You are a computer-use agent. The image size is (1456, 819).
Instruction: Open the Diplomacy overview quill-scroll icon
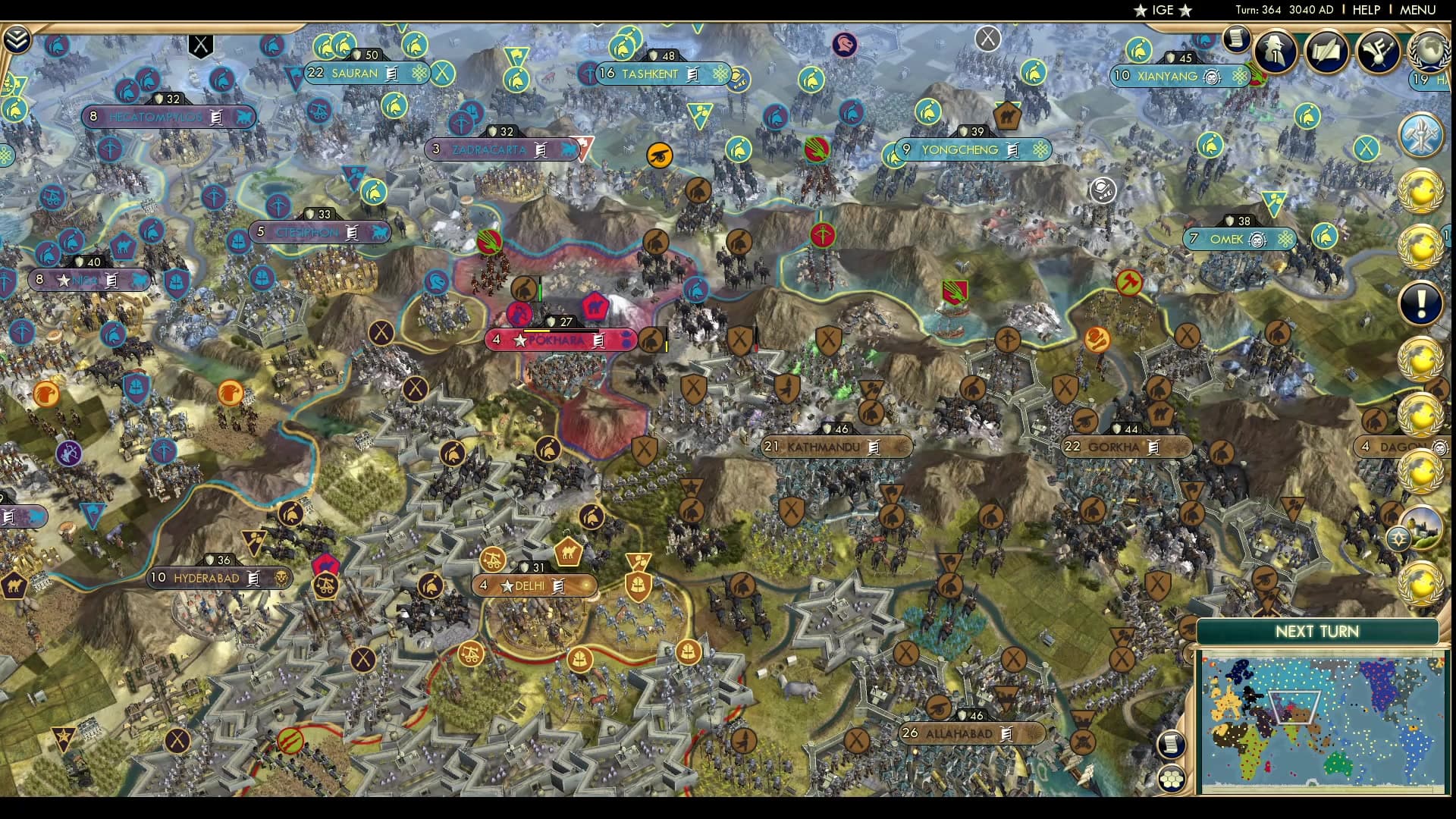(x=1326, y=50)
